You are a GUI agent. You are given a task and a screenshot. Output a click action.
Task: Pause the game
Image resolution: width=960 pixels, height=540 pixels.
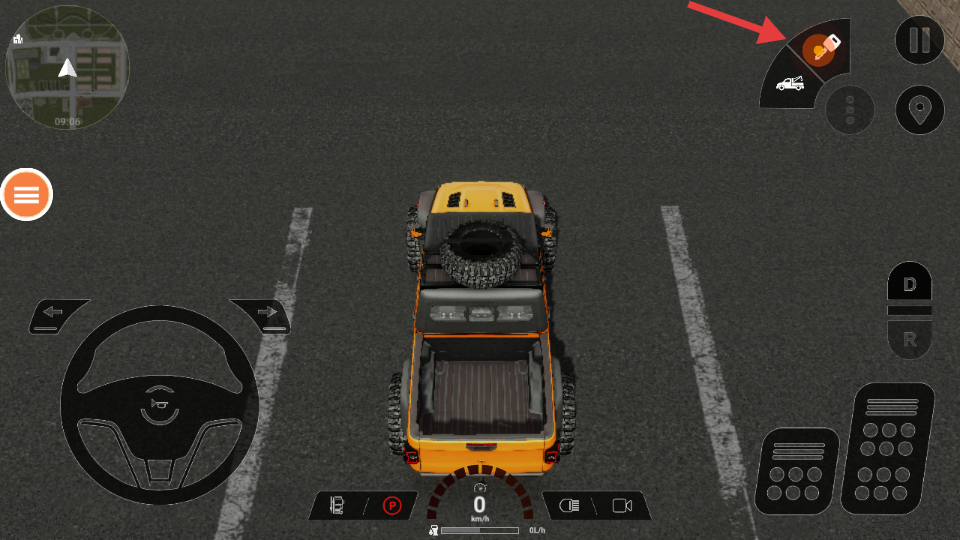coord(919,41)
